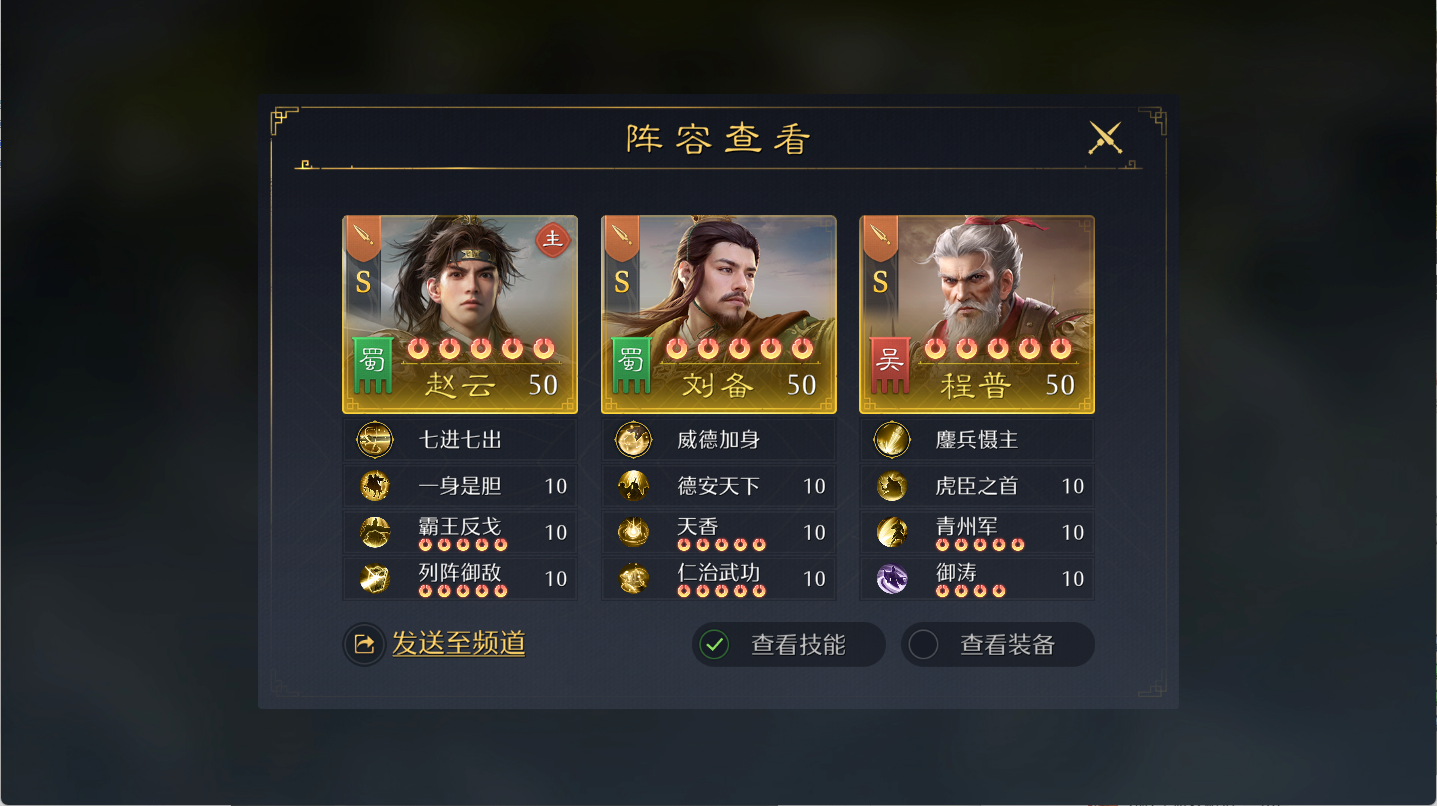This screenshot has width=1437, height=806.
Task: Select the 青州军 skill icon
Action: pyautogui.click(x=892, y=532)
